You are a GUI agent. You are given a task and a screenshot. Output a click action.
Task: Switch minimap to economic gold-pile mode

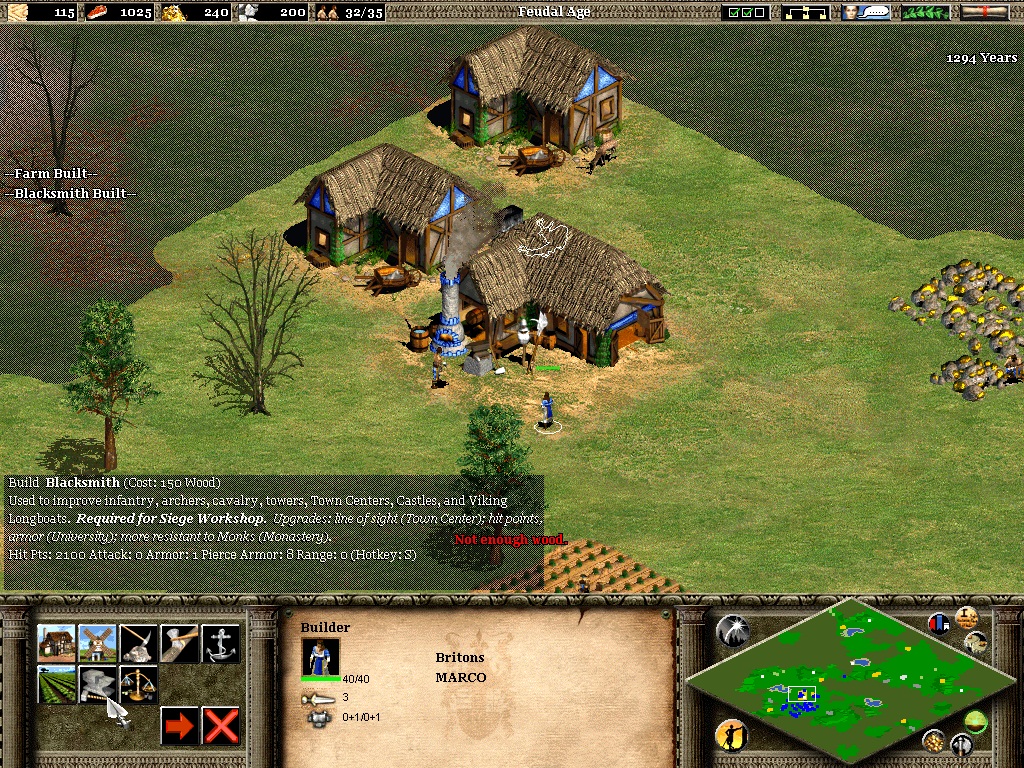click(934, 741)
